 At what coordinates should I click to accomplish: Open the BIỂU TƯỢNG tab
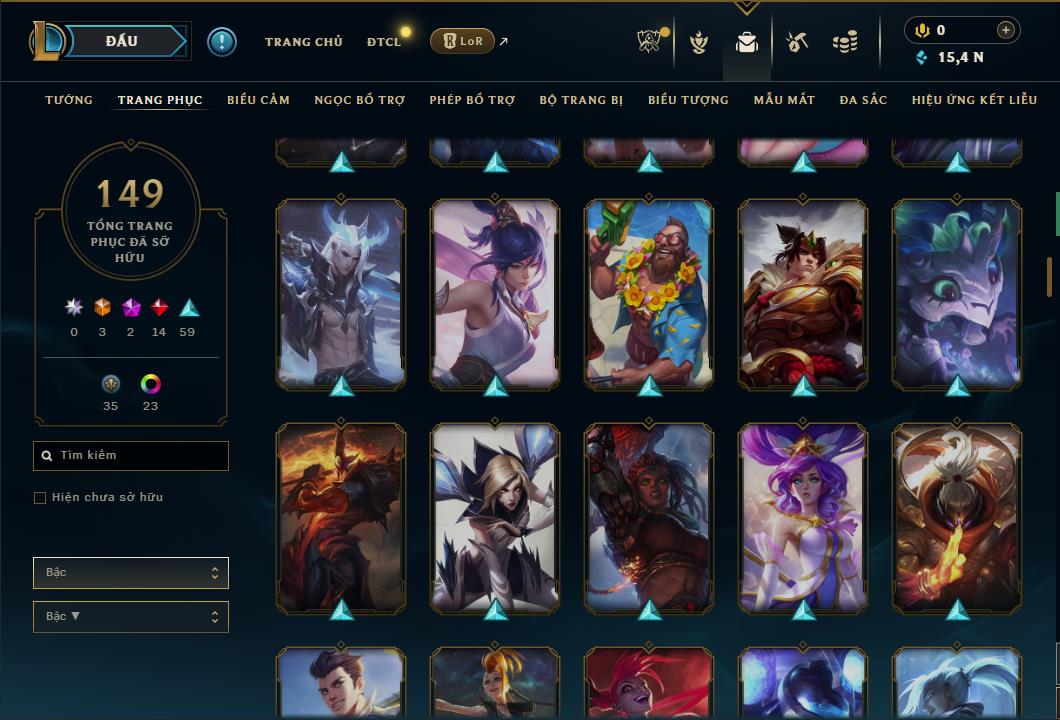click(x=688, y=100)
